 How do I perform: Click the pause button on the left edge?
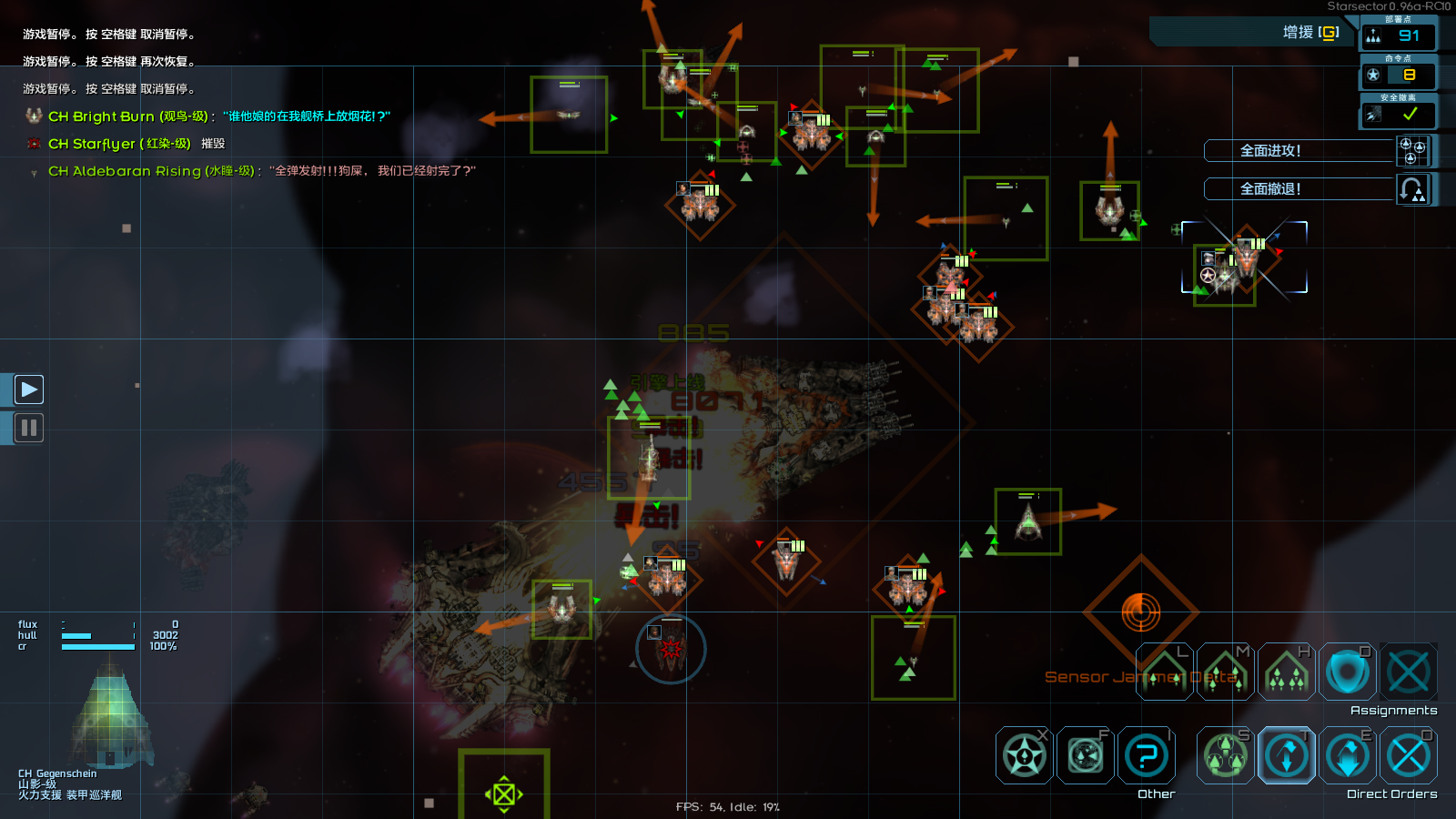[x=29, y=428]
